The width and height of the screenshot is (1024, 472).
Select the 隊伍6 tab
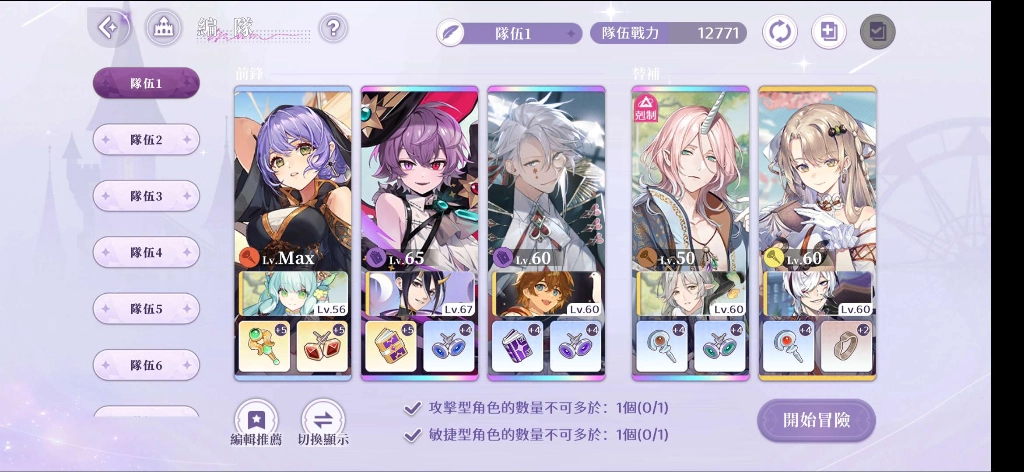[146, 365]
